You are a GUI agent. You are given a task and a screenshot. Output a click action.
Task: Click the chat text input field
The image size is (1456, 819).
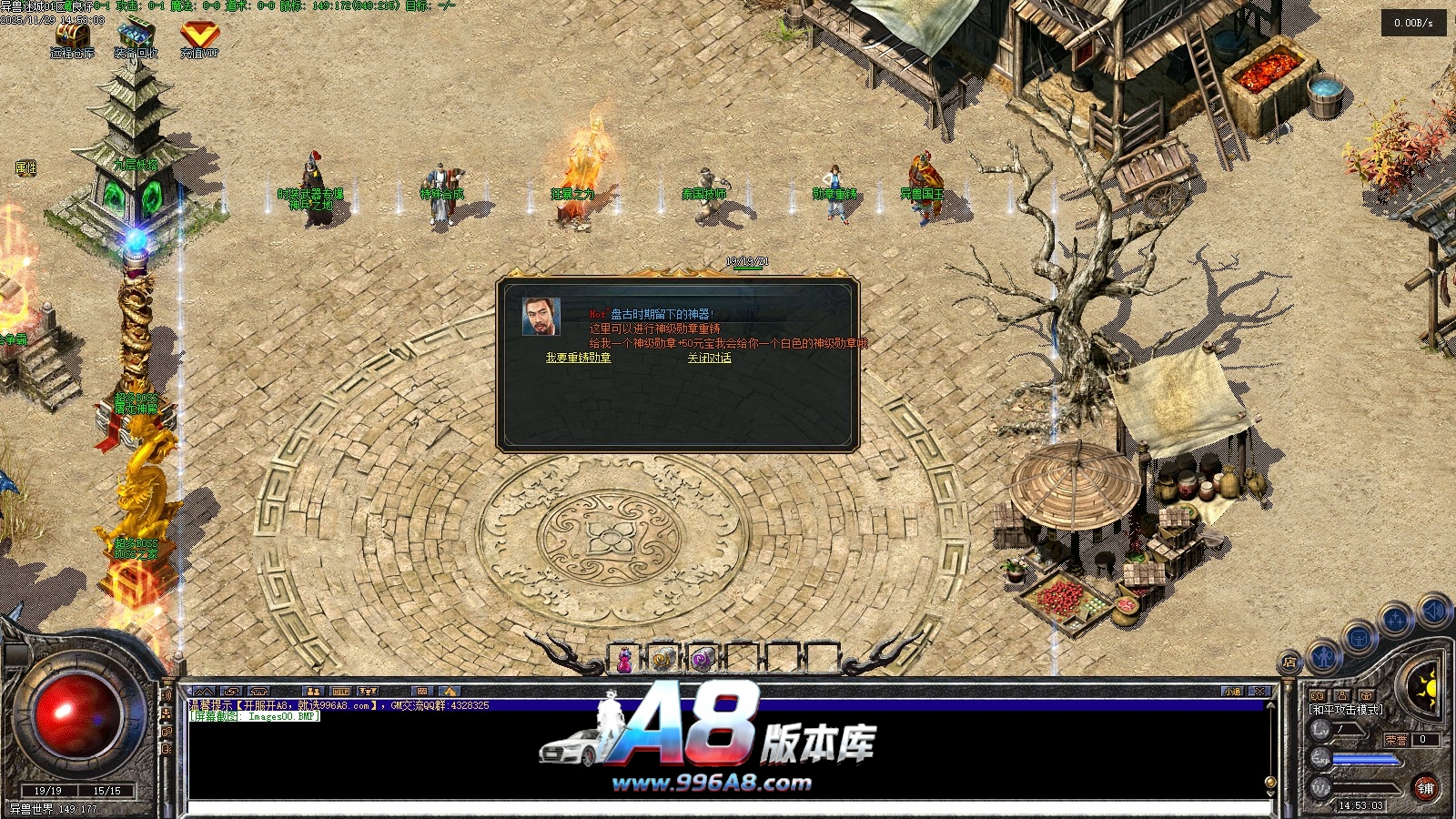pyautogui.click(x=728, y=808)
